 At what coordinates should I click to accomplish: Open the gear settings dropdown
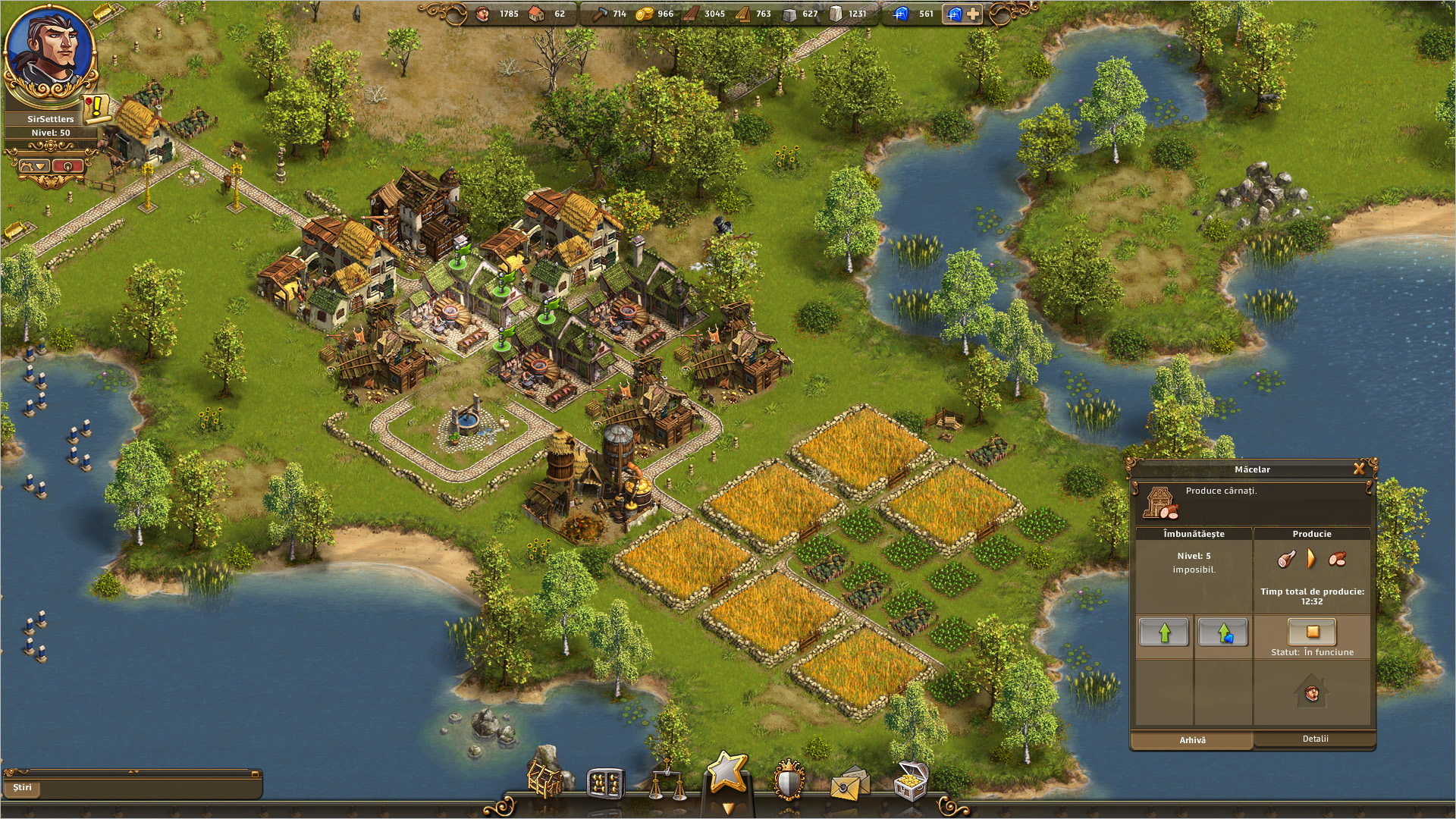[34, 166]
